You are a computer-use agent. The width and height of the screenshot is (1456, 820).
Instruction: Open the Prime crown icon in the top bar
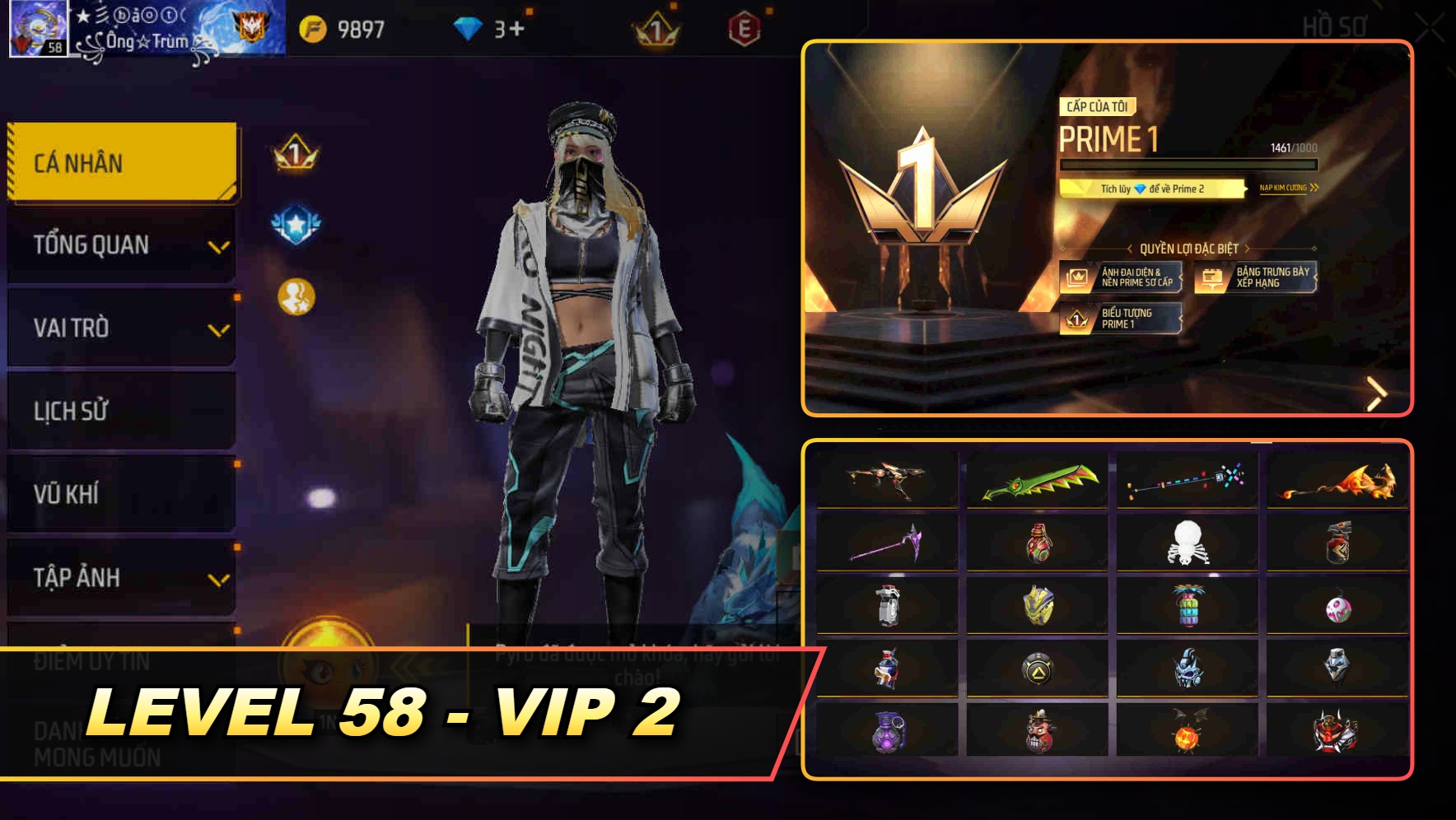click(x=655, y=27)
